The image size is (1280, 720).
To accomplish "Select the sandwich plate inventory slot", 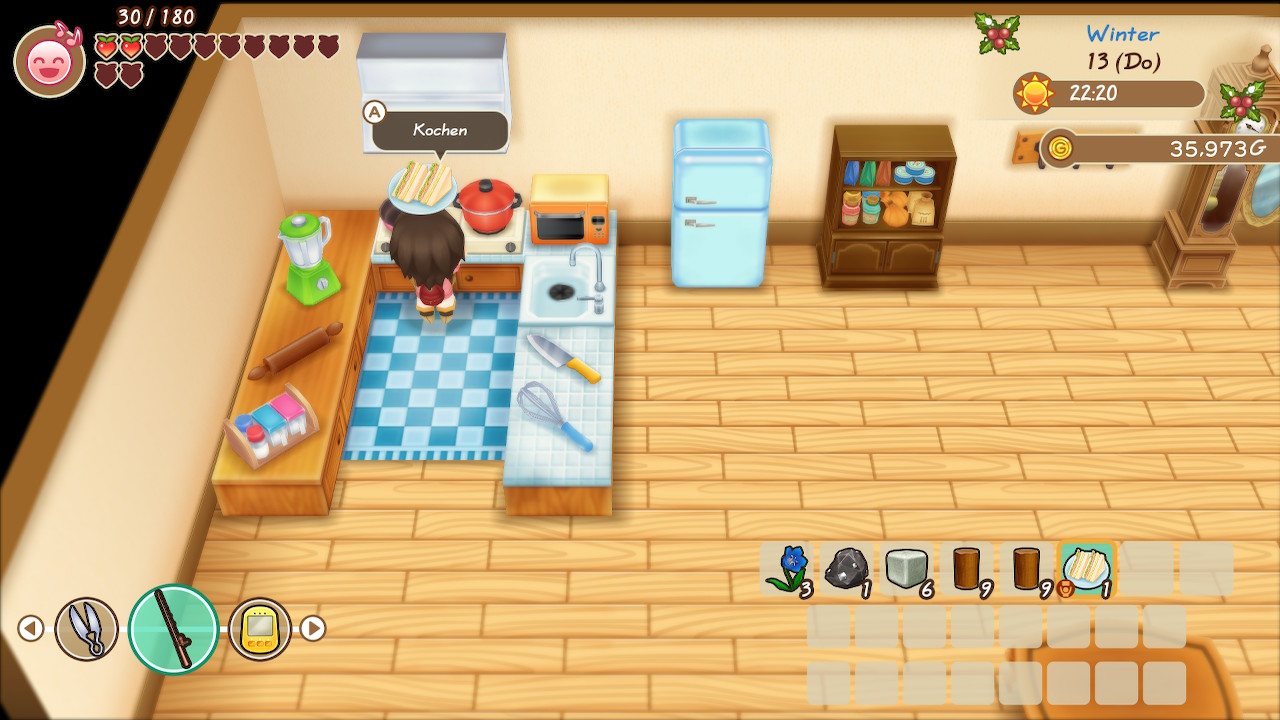I will (1086, 569).
